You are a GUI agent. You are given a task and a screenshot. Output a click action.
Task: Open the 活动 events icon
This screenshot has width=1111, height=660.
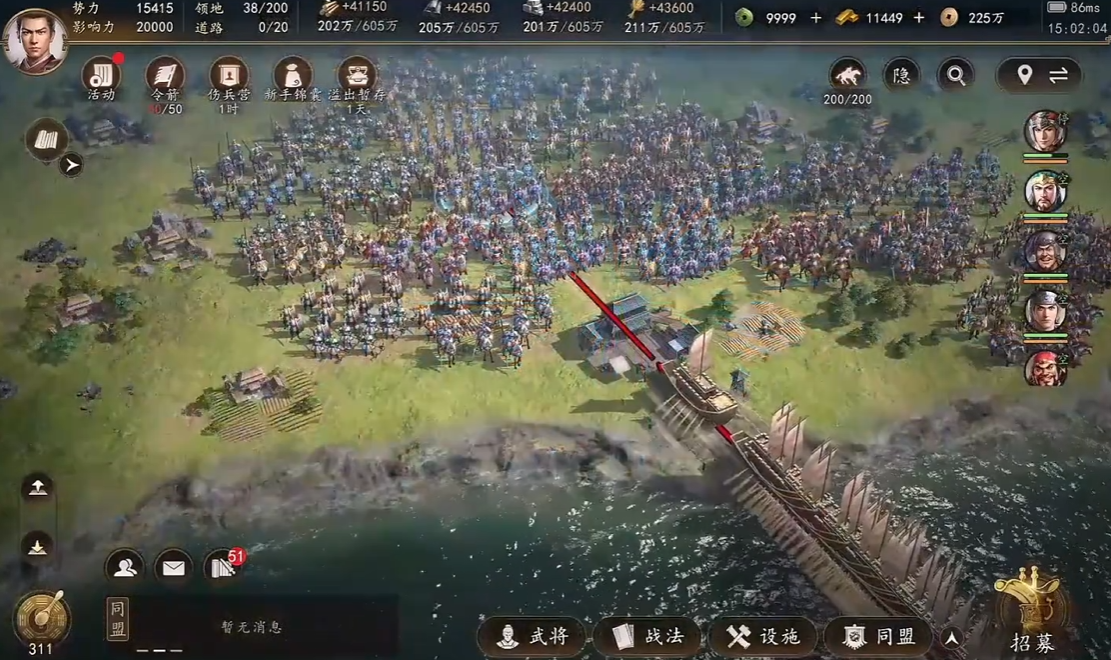[100, 76]
